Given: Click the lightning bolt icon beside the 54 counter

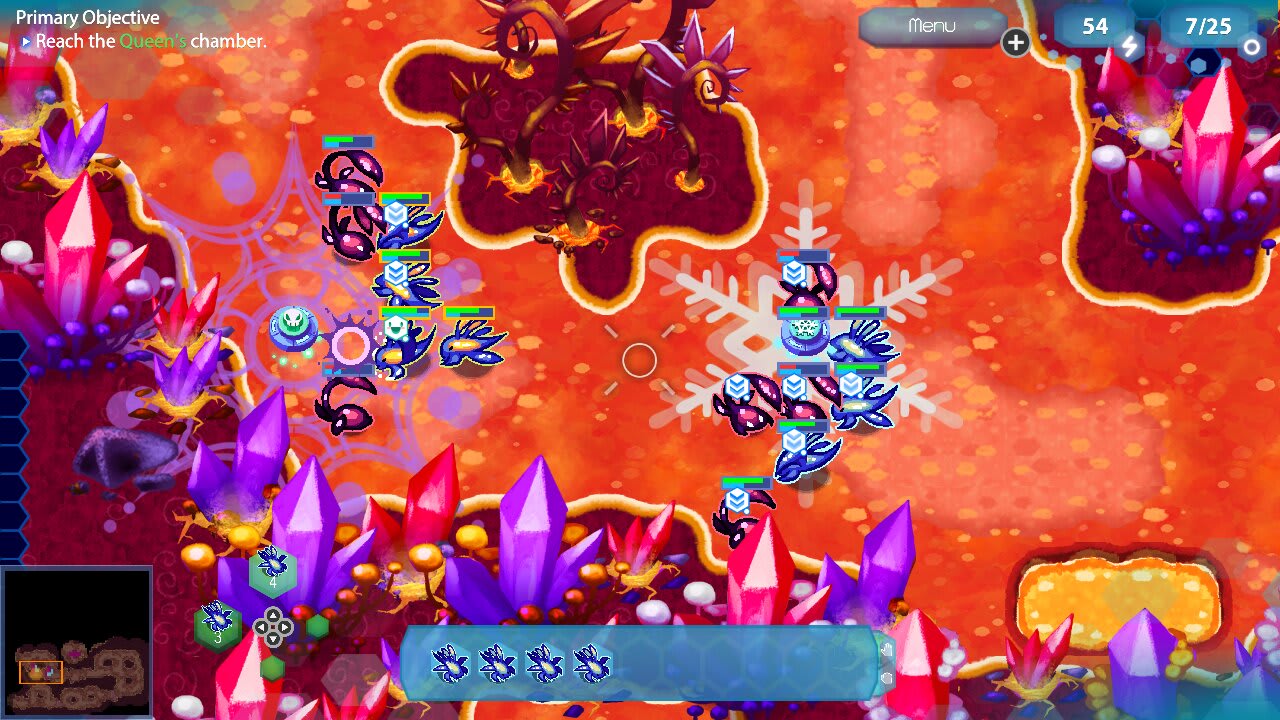Looking at the screenshot, I should point(1129,45).
